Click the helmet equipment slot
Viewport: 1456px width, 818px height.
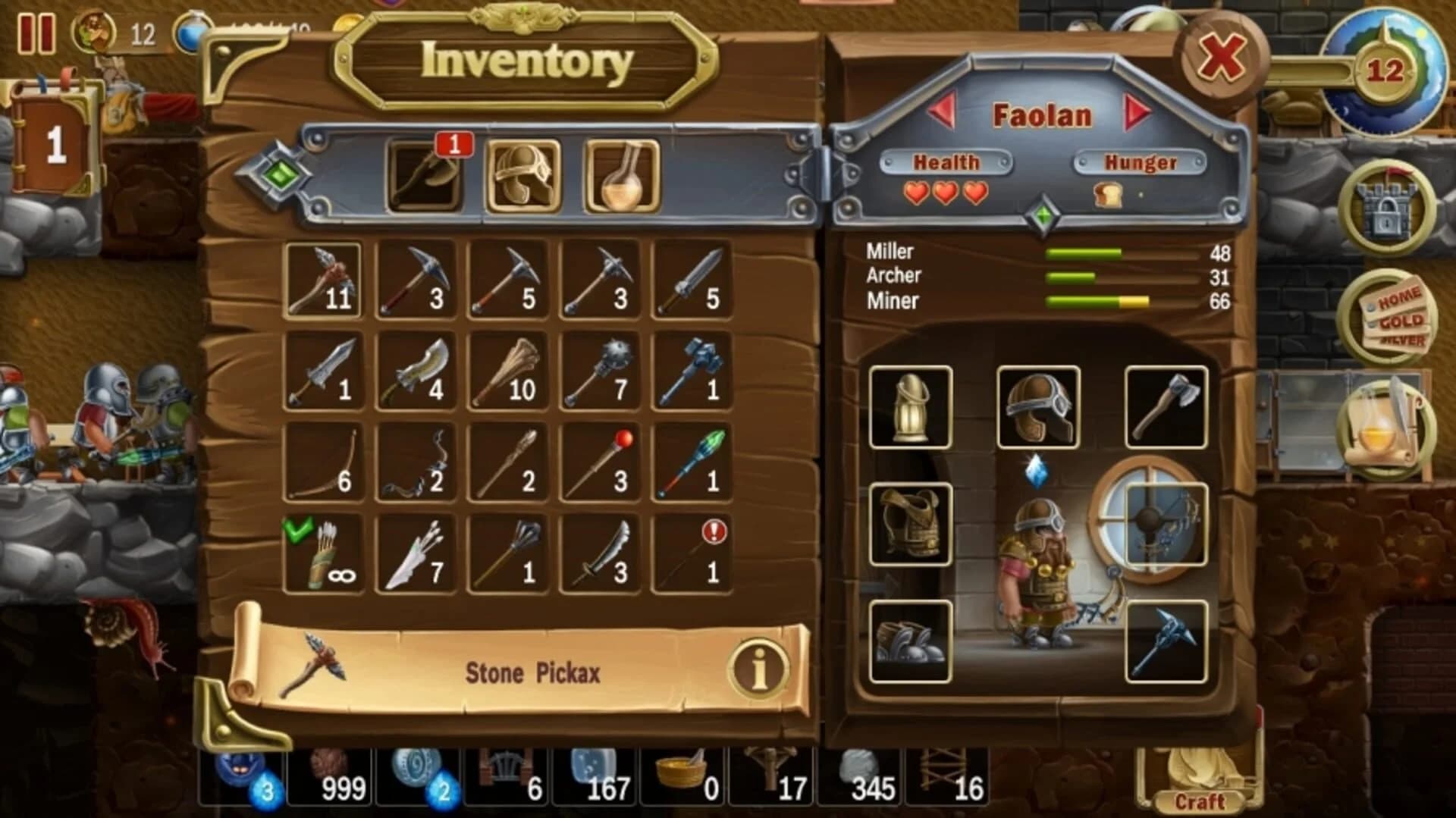1039,405
